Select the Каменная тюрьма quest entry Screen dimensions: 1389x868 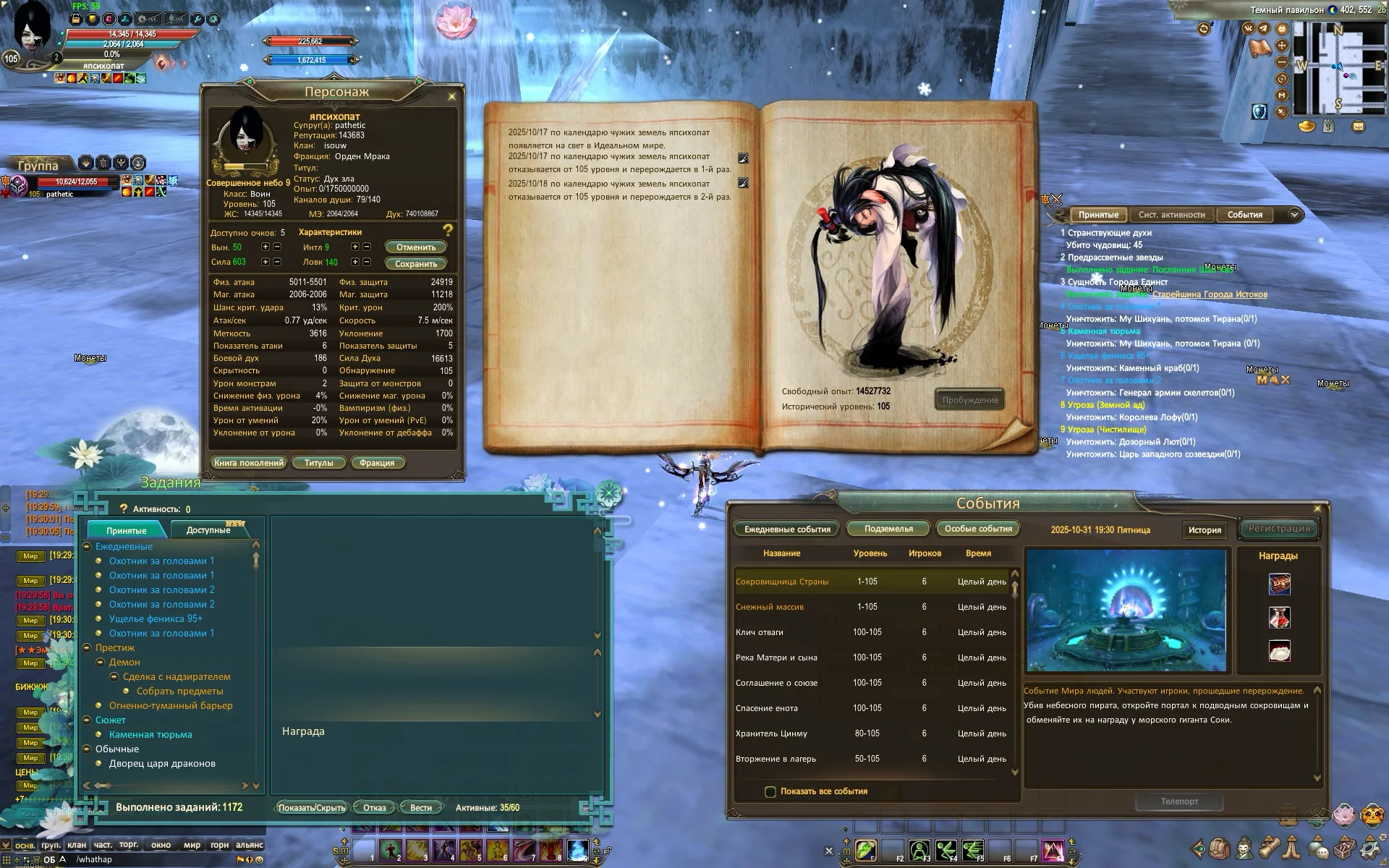pyautogui.click(x=150, y=735)
